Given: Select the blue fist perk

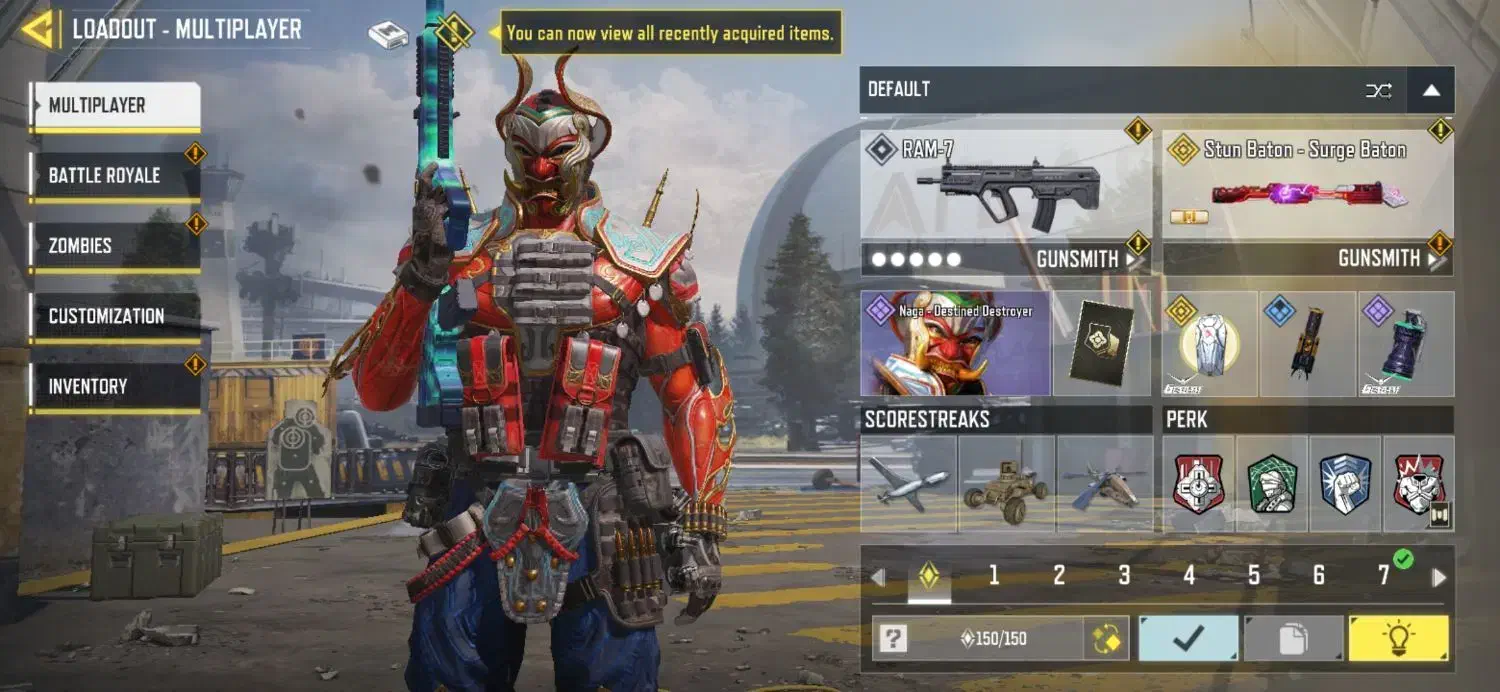Looking at the screenshot, I should tap(1345, 484).
